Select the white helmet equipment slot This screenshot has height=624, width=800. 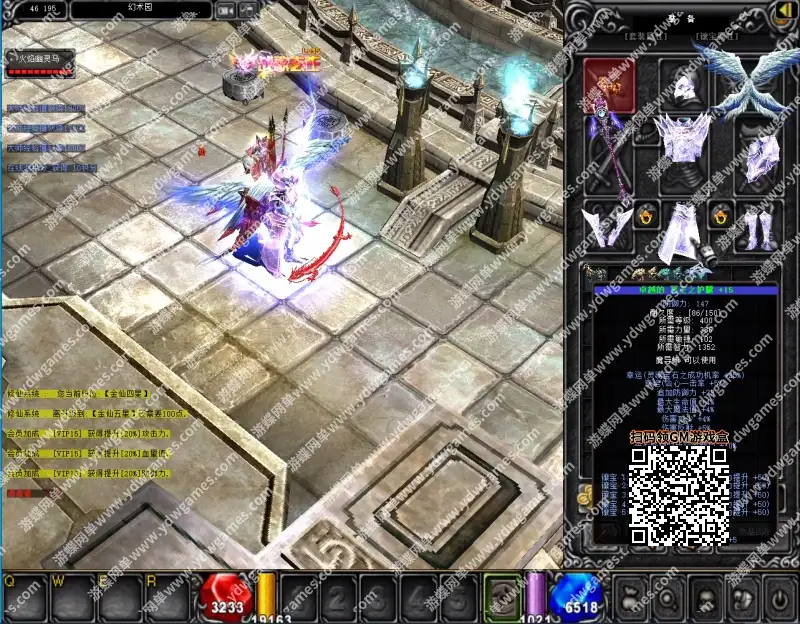pos(684,84)
